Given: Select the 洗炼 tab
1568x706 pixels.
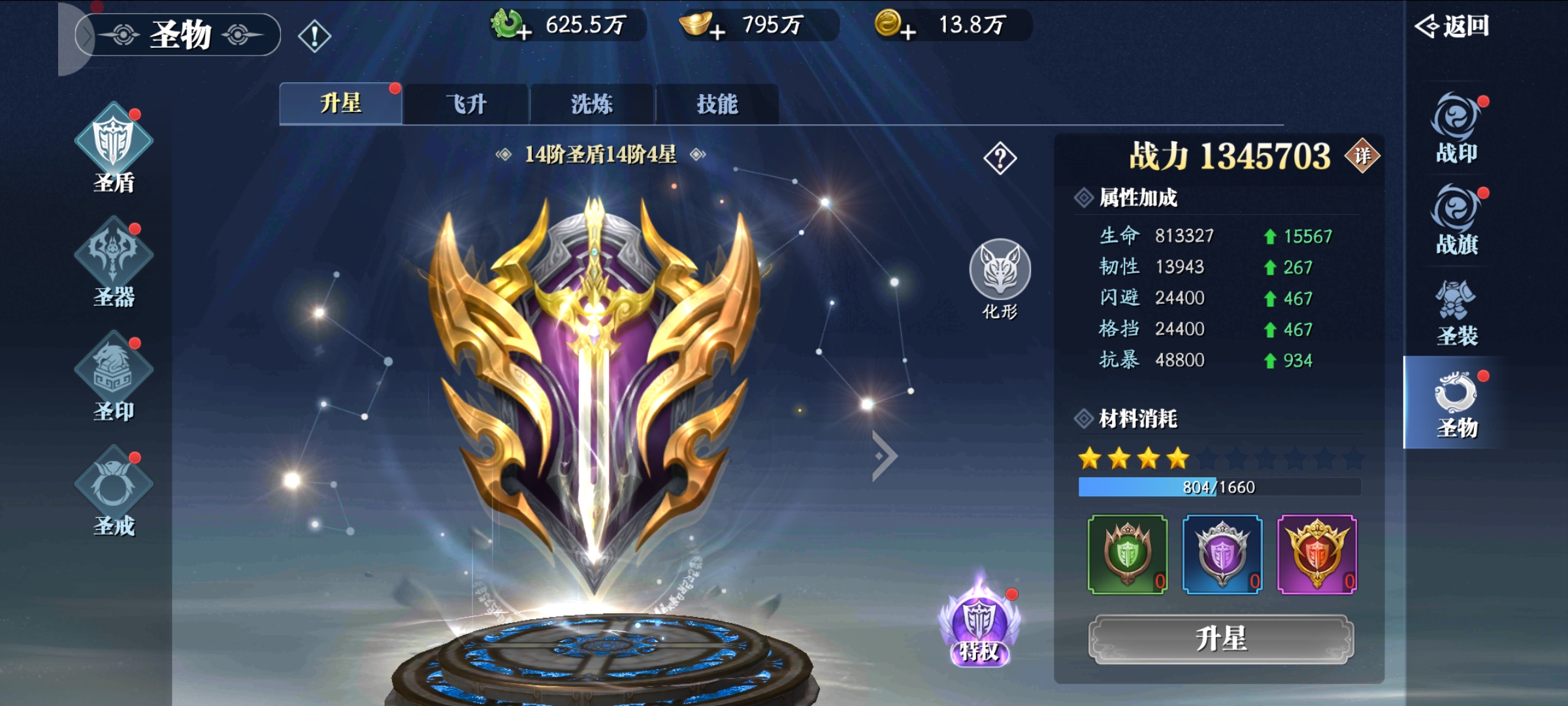Looking at the screenshot, I should (591, 104).
